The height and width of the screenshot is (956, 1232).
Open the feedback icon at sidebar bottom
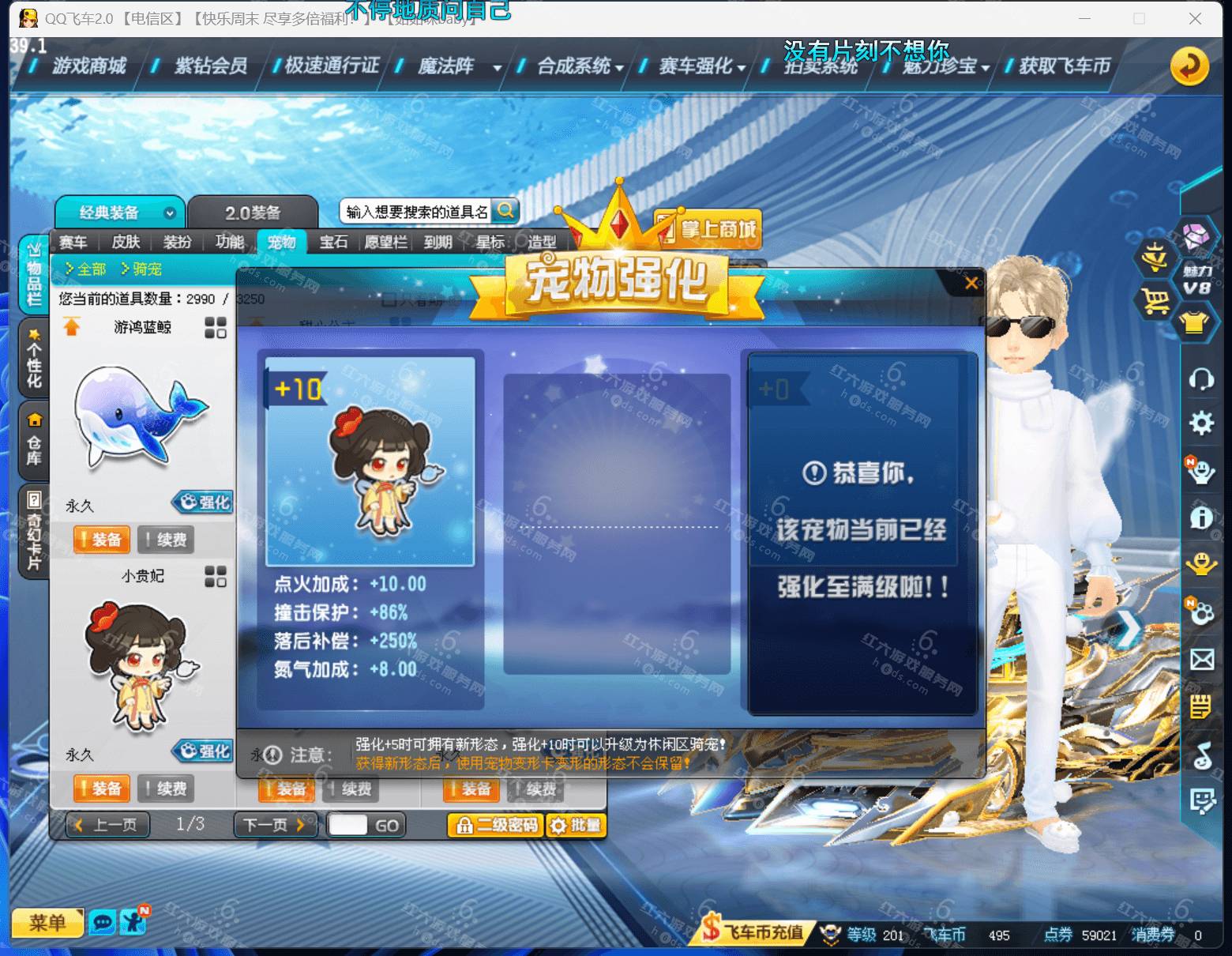click(x=1202, y=800)
